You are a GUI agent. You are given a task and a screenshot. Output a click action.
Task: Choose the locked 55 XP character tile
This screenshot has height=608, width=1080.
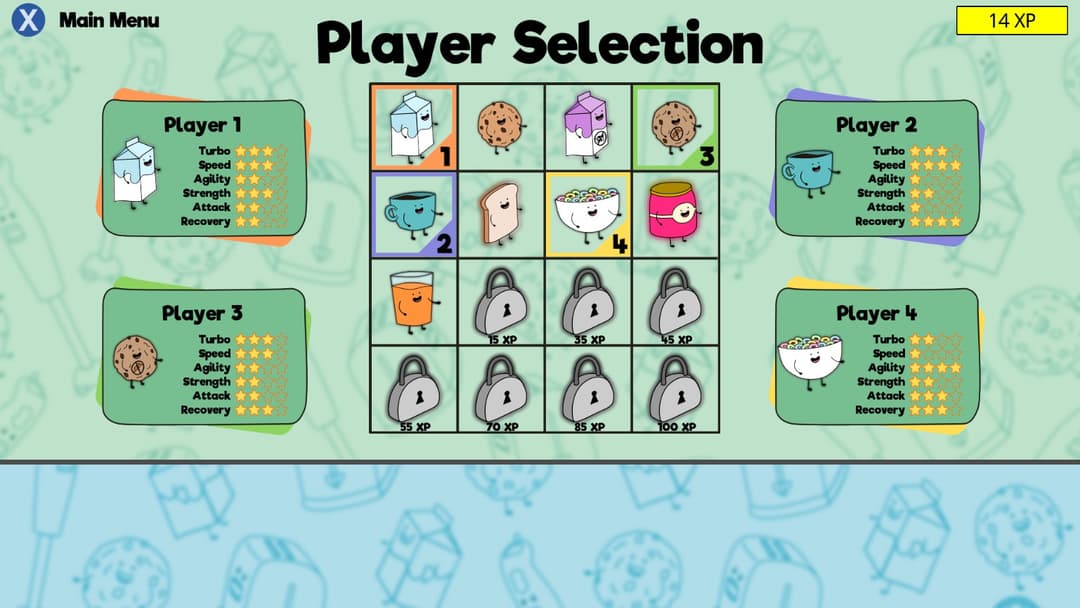(x=413, y=388)
